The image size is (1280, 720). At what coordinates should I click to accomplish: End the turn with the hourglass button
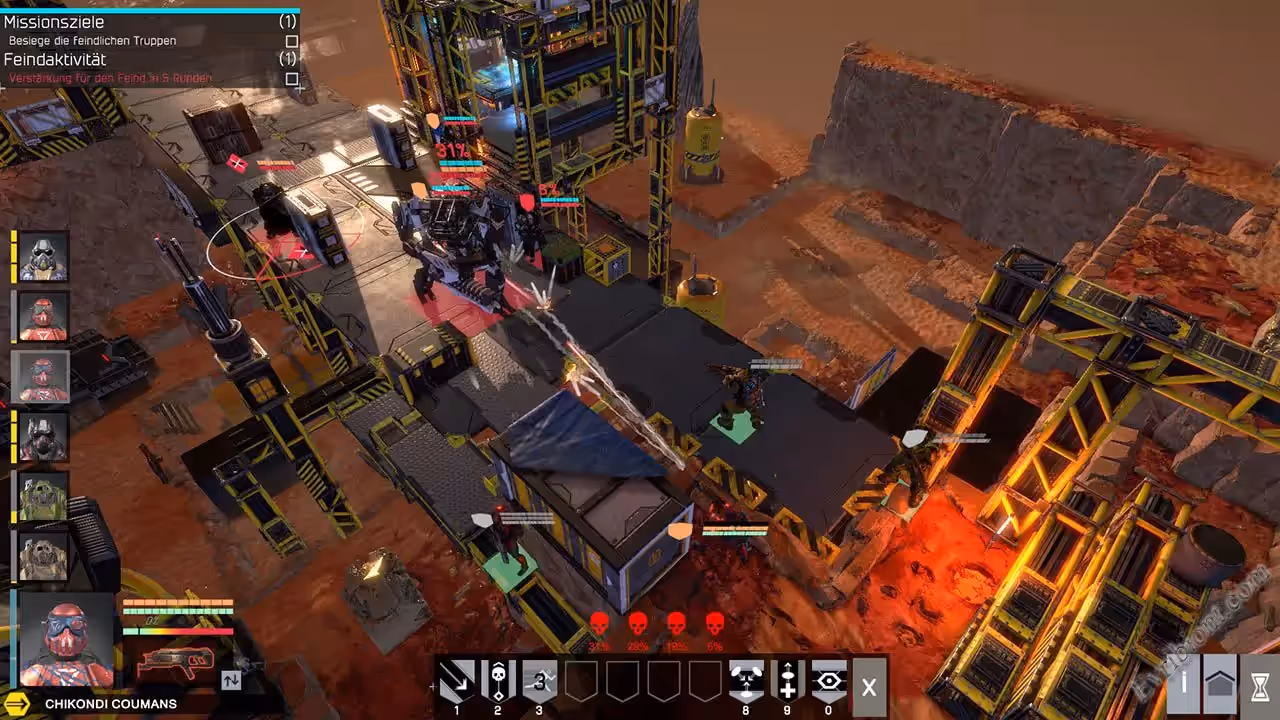1259,684
